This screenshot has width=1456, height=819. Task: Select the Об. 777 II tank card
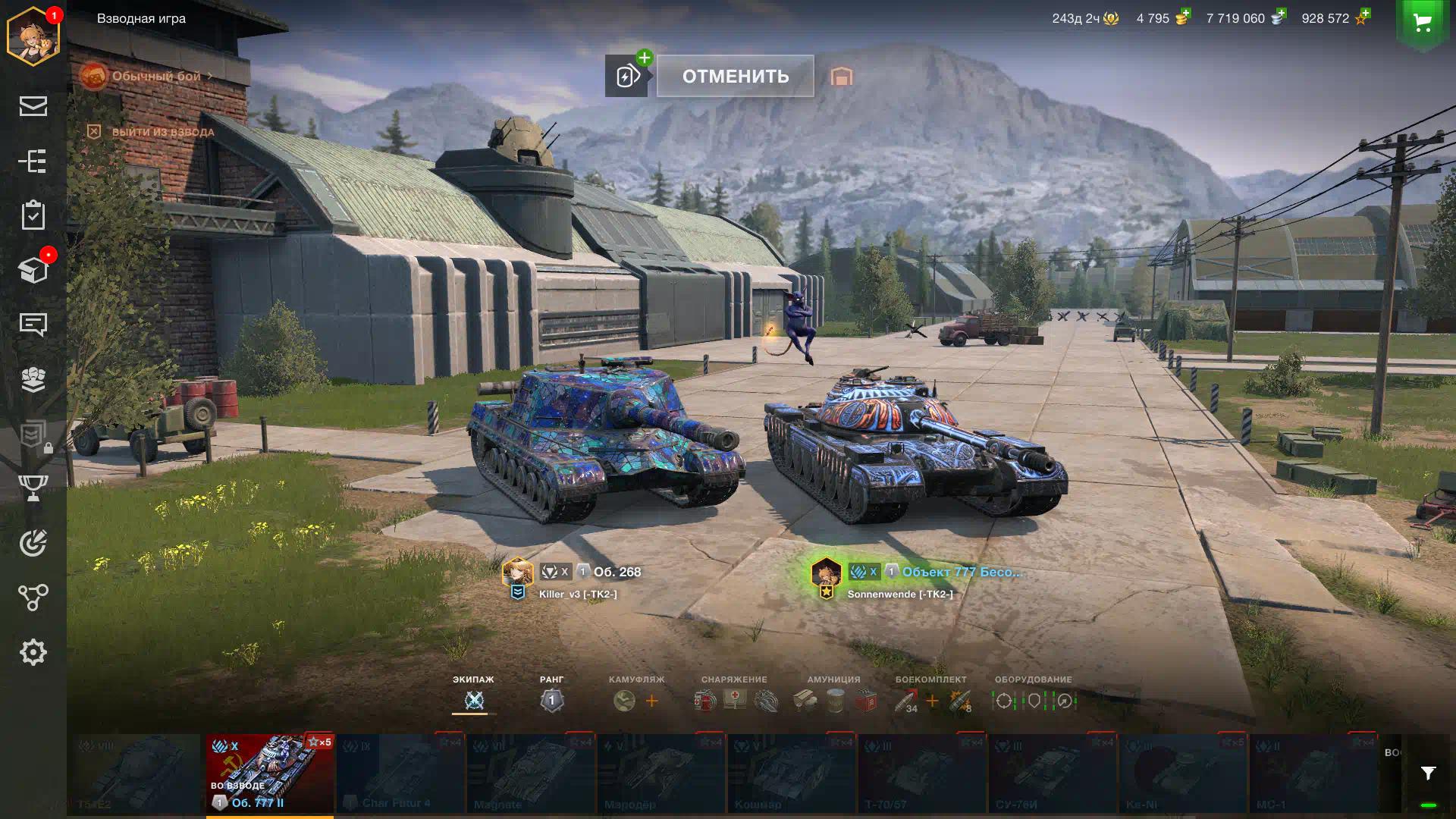pyautogui.click(x=269, y=773)
